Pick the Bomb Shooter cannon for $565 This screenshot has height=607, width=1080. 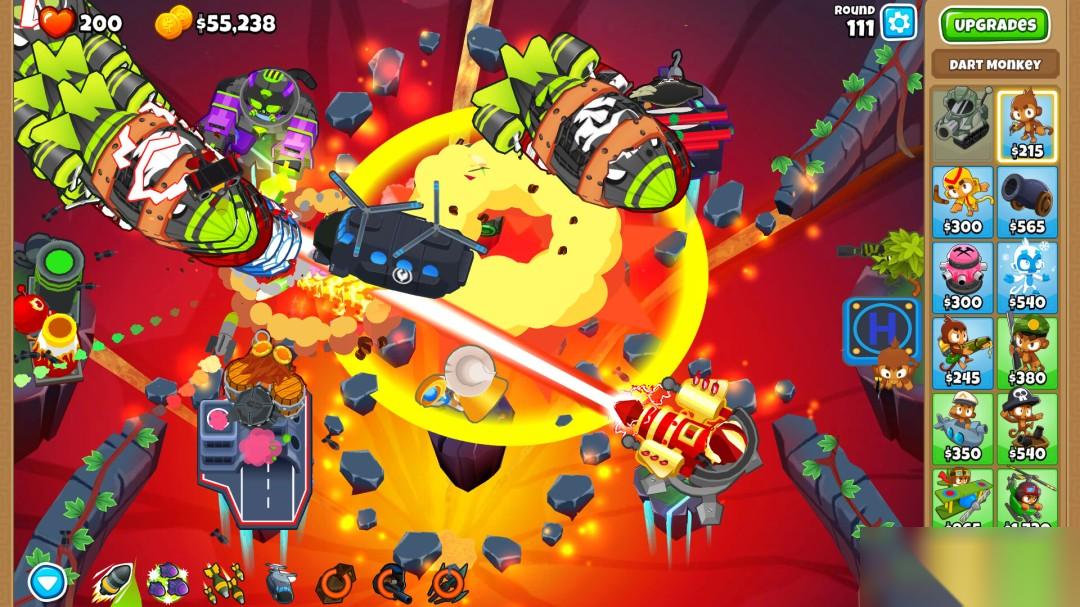1026,201
